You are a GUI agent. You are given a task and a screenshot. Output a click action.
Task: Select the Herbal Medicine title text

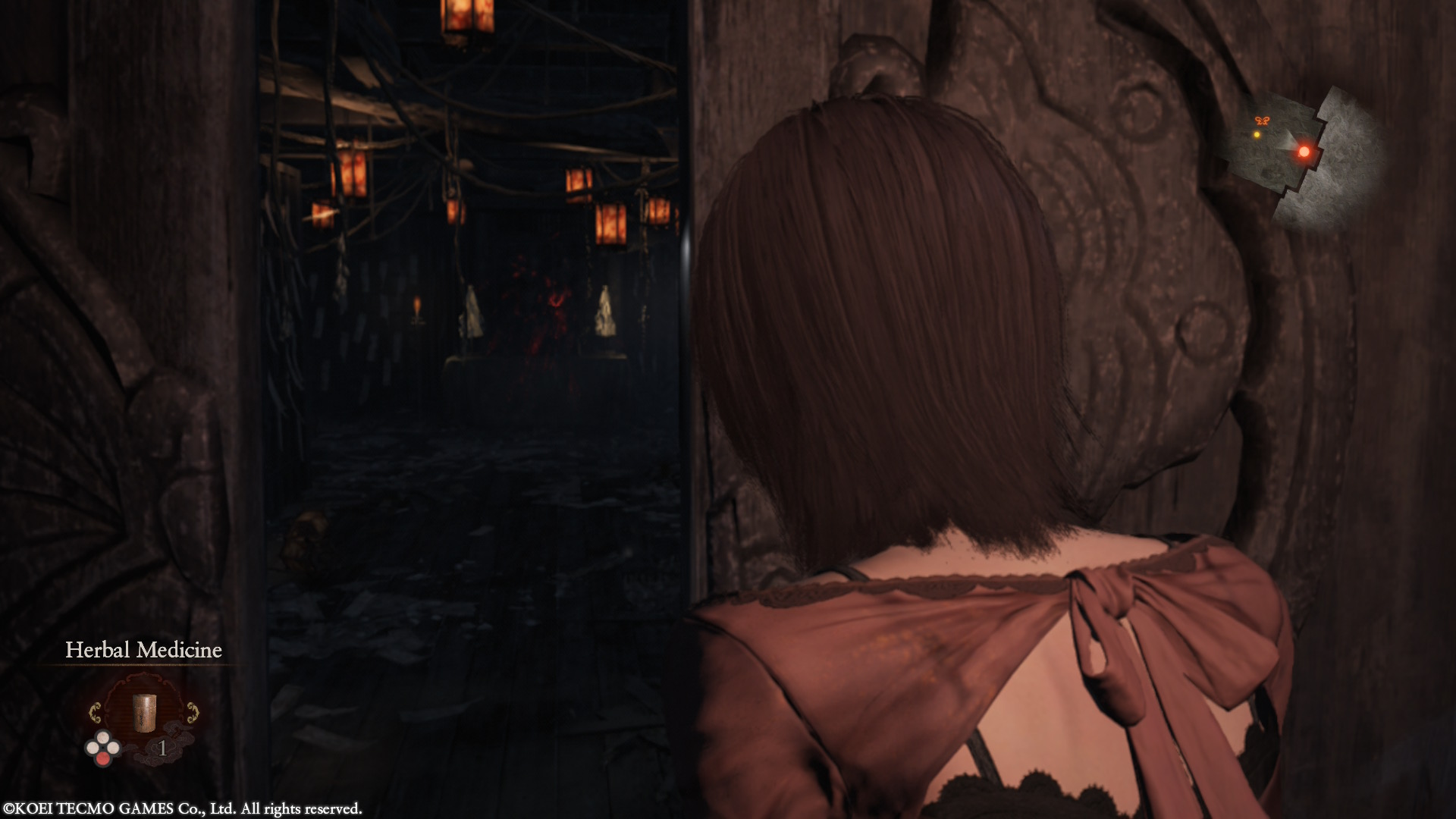143,650
